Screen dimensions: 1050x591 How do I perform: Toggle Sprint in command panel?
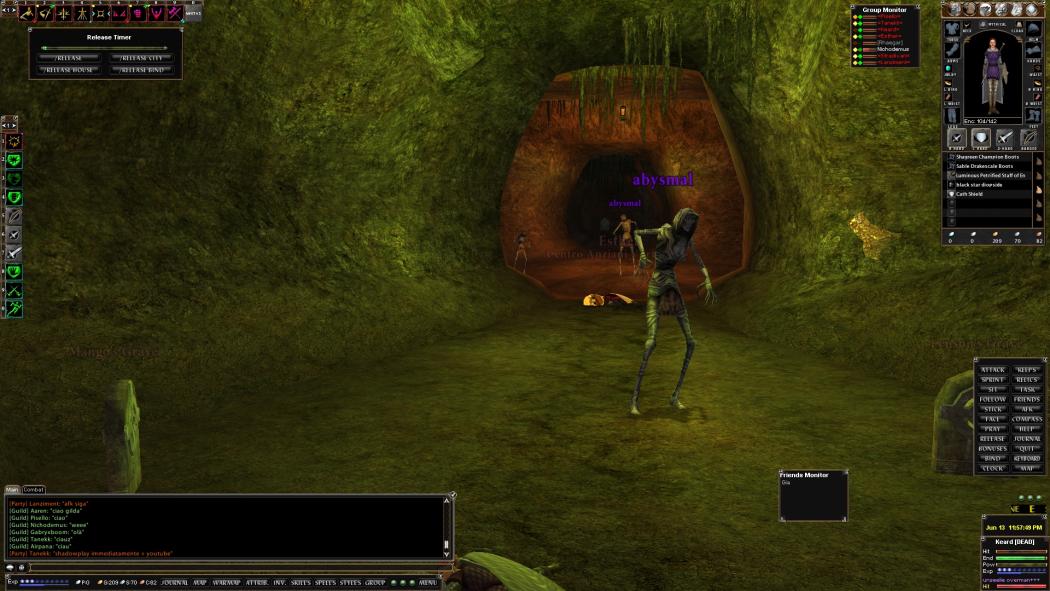[993, 380]
